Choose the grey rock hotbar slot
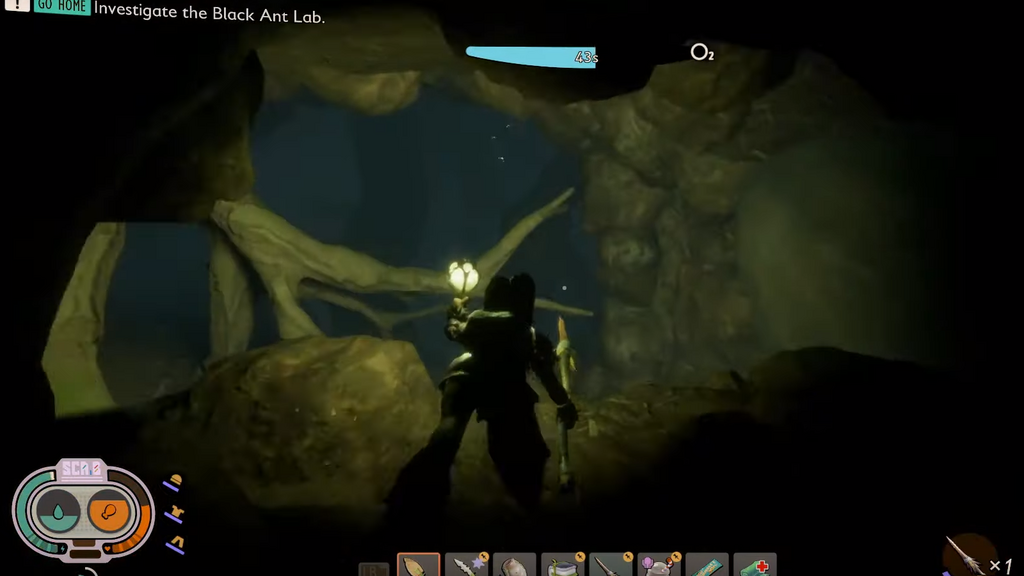This screenshot has height=576, width=1024. (x=515, y=566)
